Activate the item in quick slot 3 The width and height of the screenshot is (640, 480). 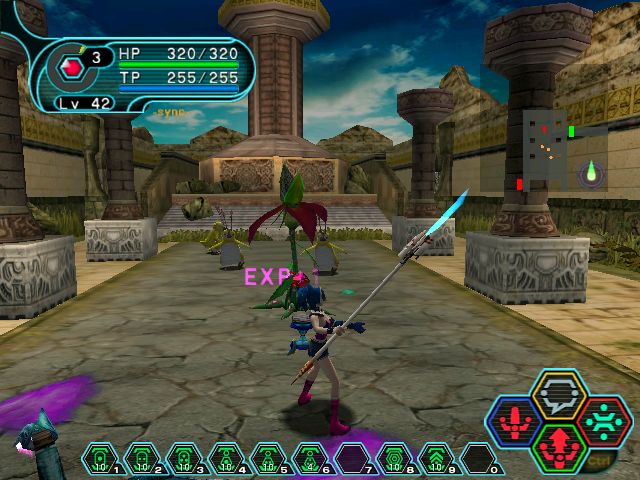184,459
